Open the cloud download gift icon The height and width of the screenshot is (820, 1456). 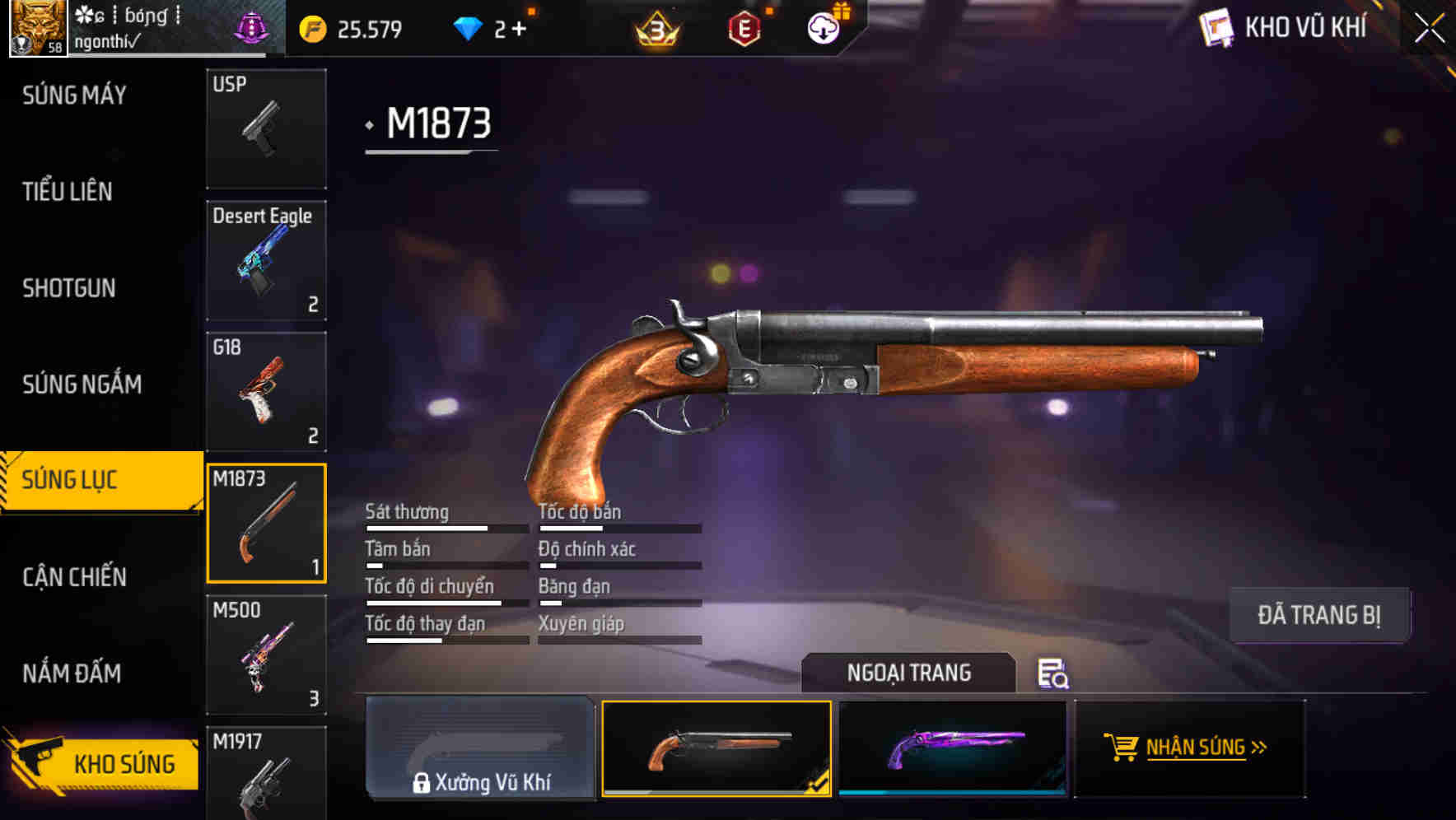coord(823,28)
